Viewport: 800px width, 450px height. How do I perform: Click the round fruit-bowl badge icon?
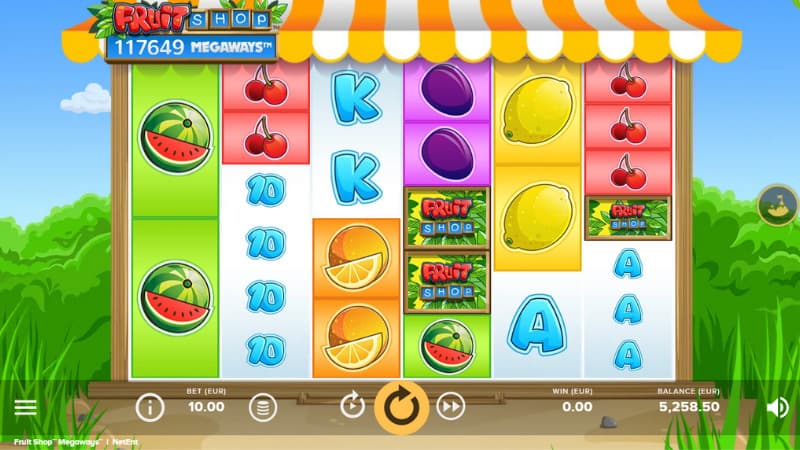click(x=776, y=204)
